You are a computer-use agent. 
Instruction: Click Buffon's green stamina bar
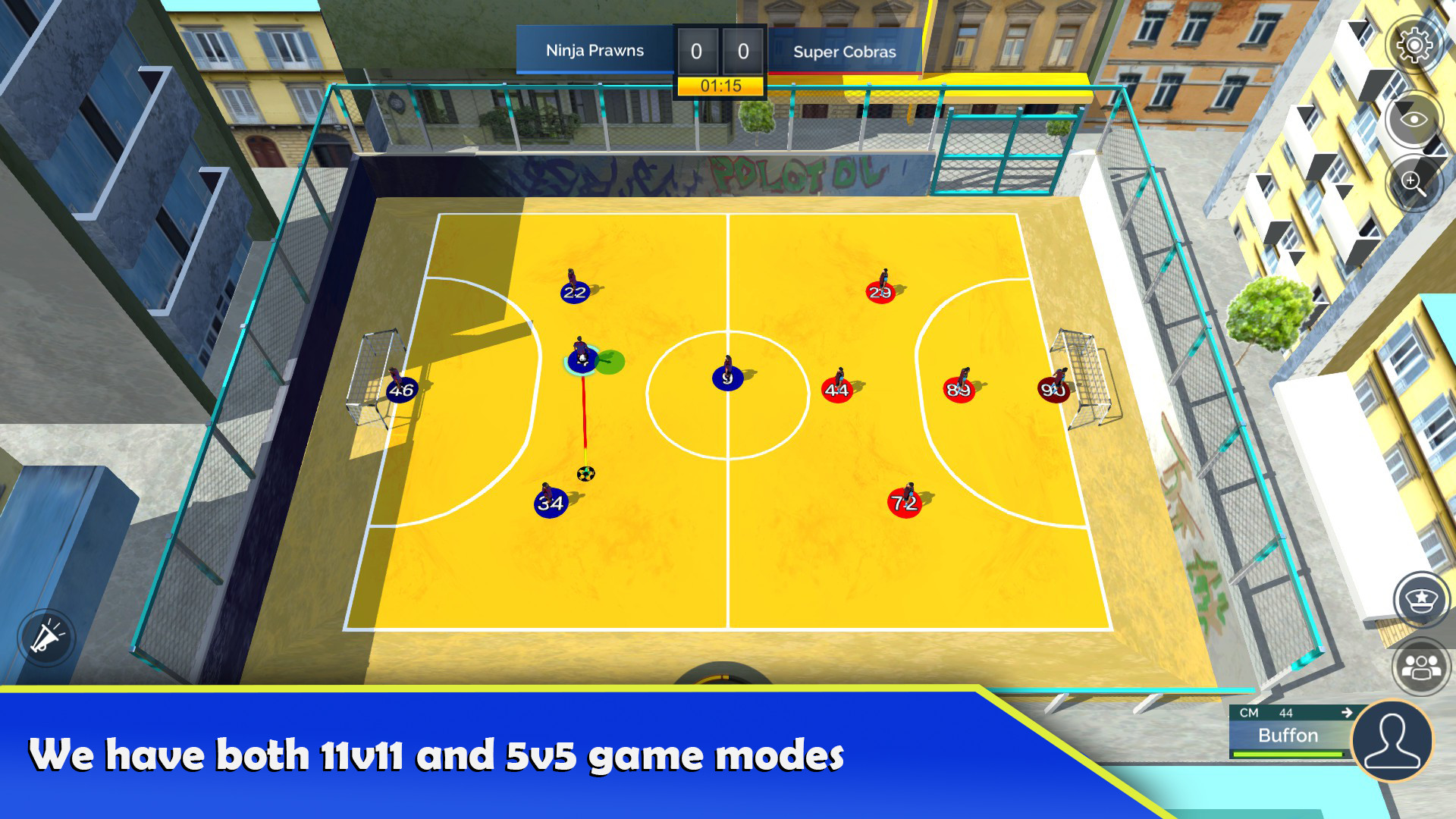1289,754
